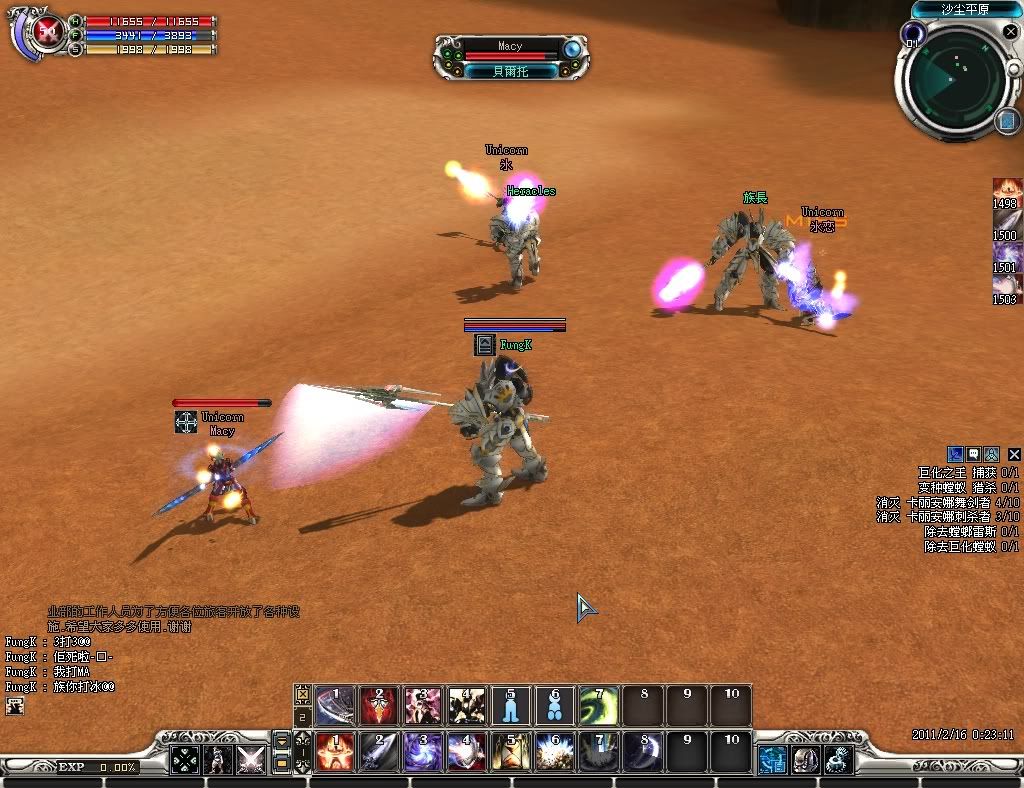This screenshot has width=1024, height=788.
Task: Activate lower hotbar slot 1 red burst skill
Action: coord(335,752)
